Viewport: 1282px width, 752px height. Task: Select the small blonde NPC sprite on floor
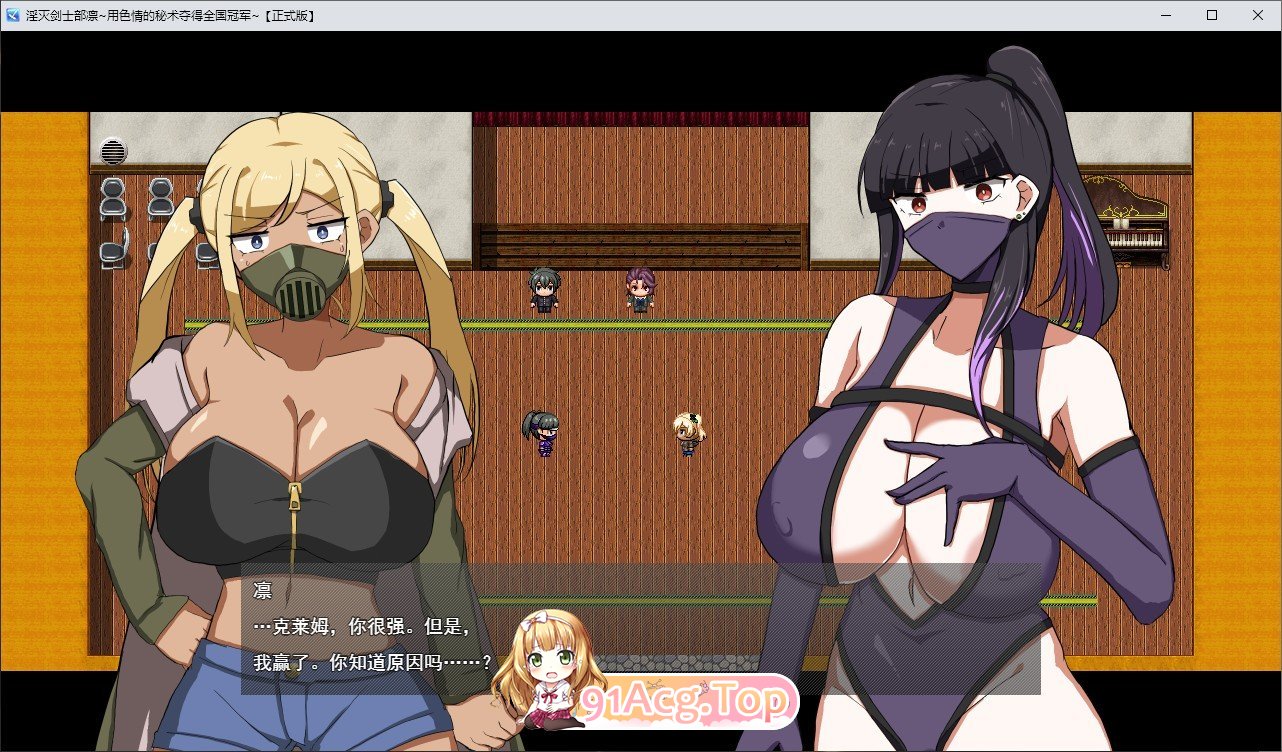688,432
